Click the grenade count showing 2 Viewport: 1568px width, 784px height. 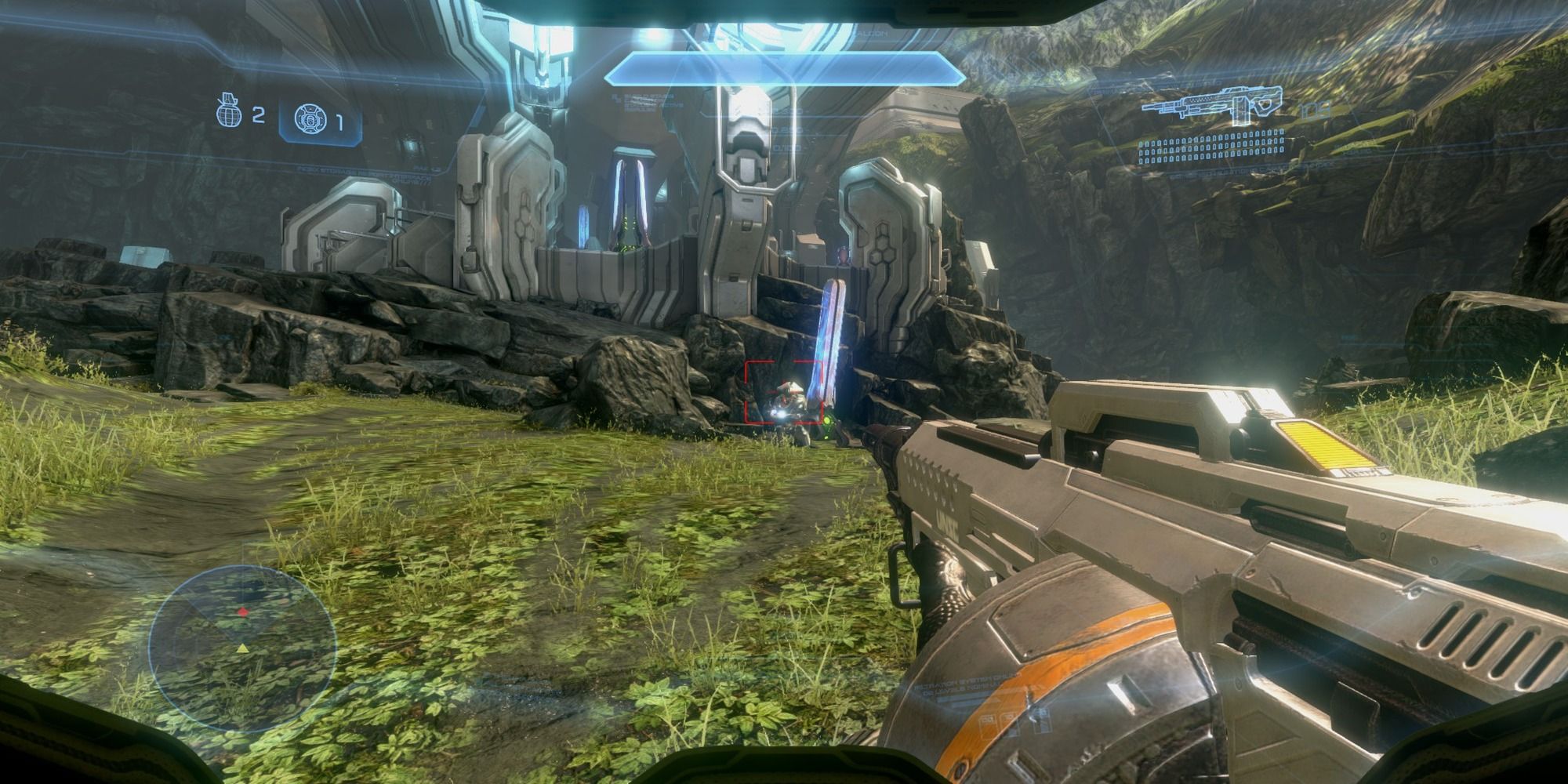point(257,115)
